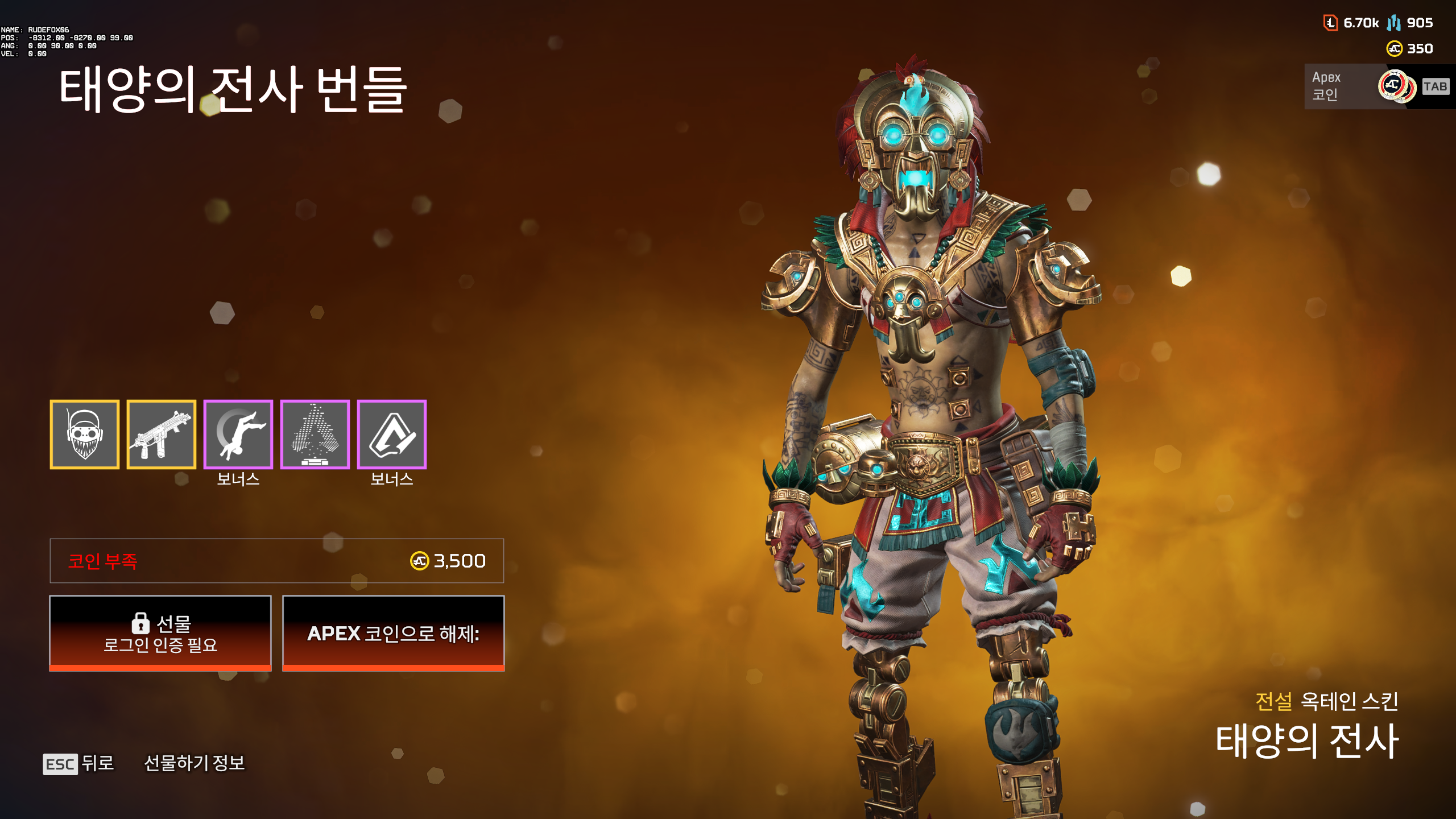View the bonus finisher item icon
This screenshot has height=819, width=1456.
coord(238,436)
